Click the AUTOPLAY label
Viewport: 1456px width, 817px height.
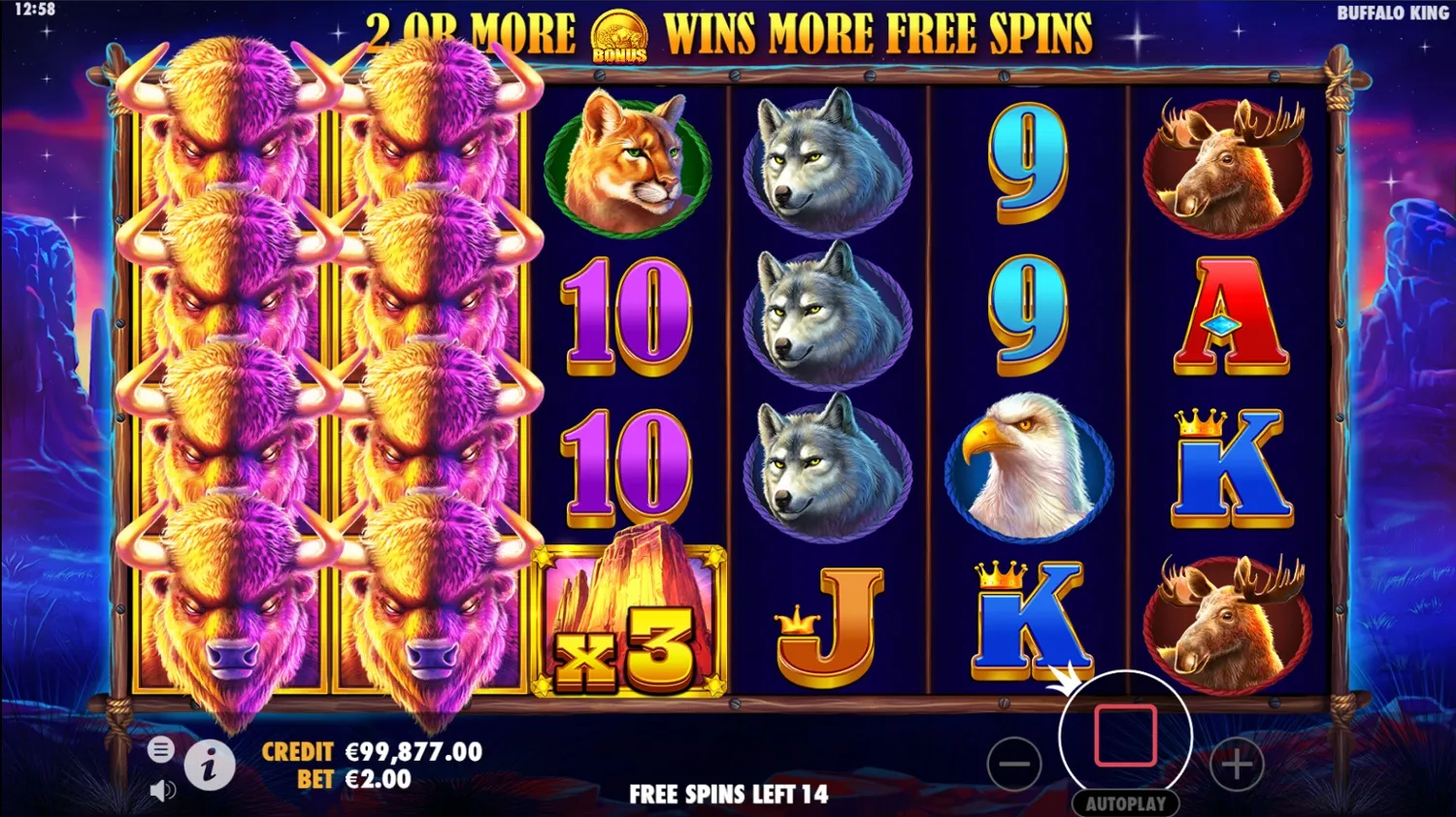tap(1128, 803)
